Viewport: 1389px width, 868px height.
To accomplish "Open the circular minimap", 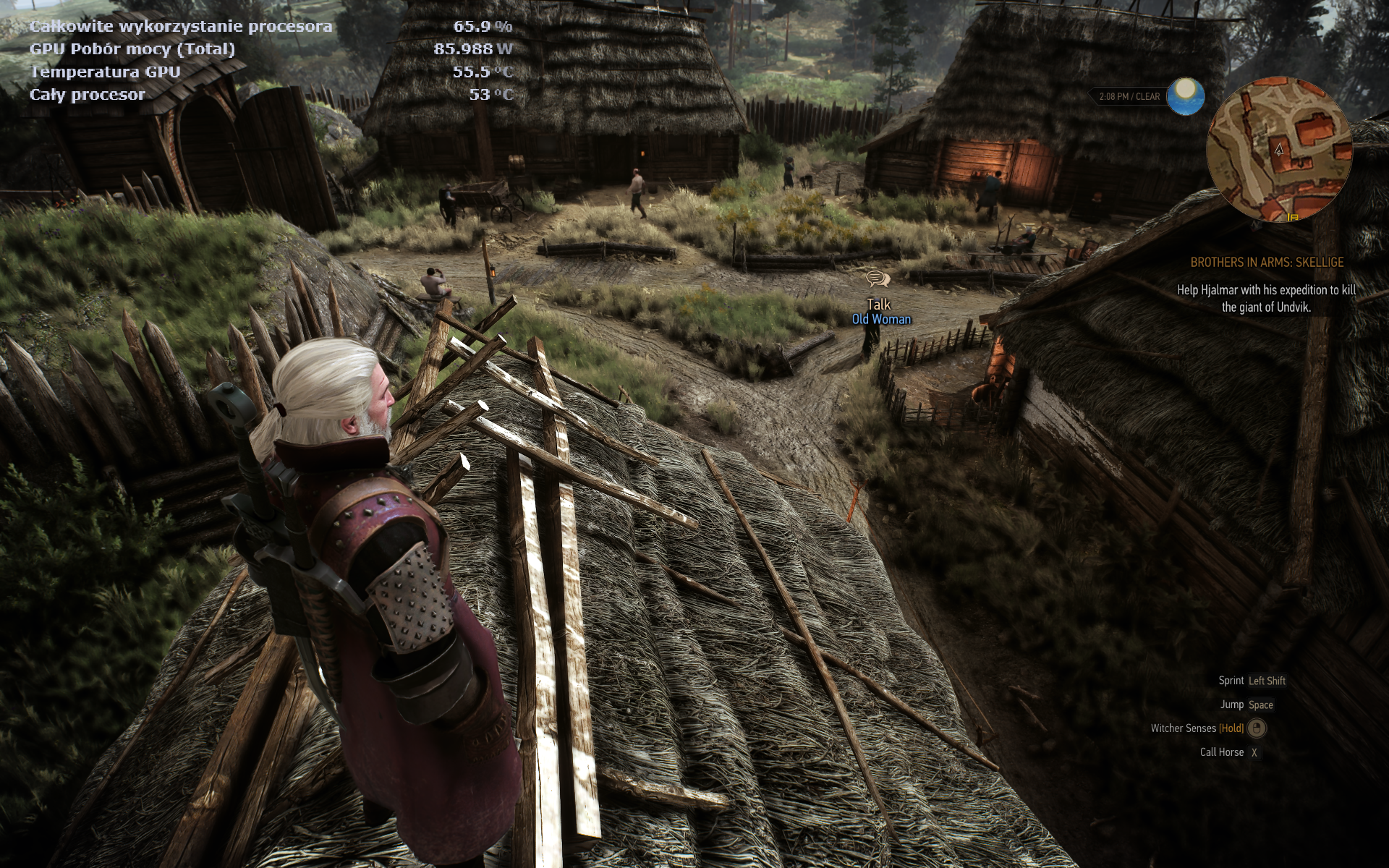I will click(1279, 150).
